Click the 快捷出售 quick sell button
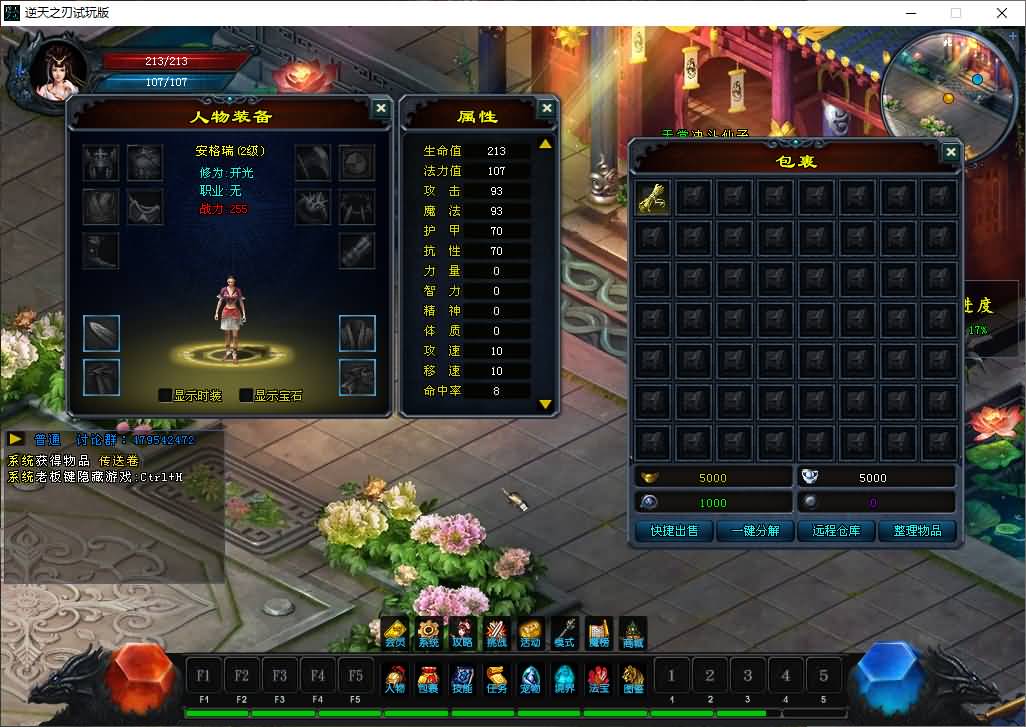The width and height of the screenshot is (1026, 727). tap(674, 531)
